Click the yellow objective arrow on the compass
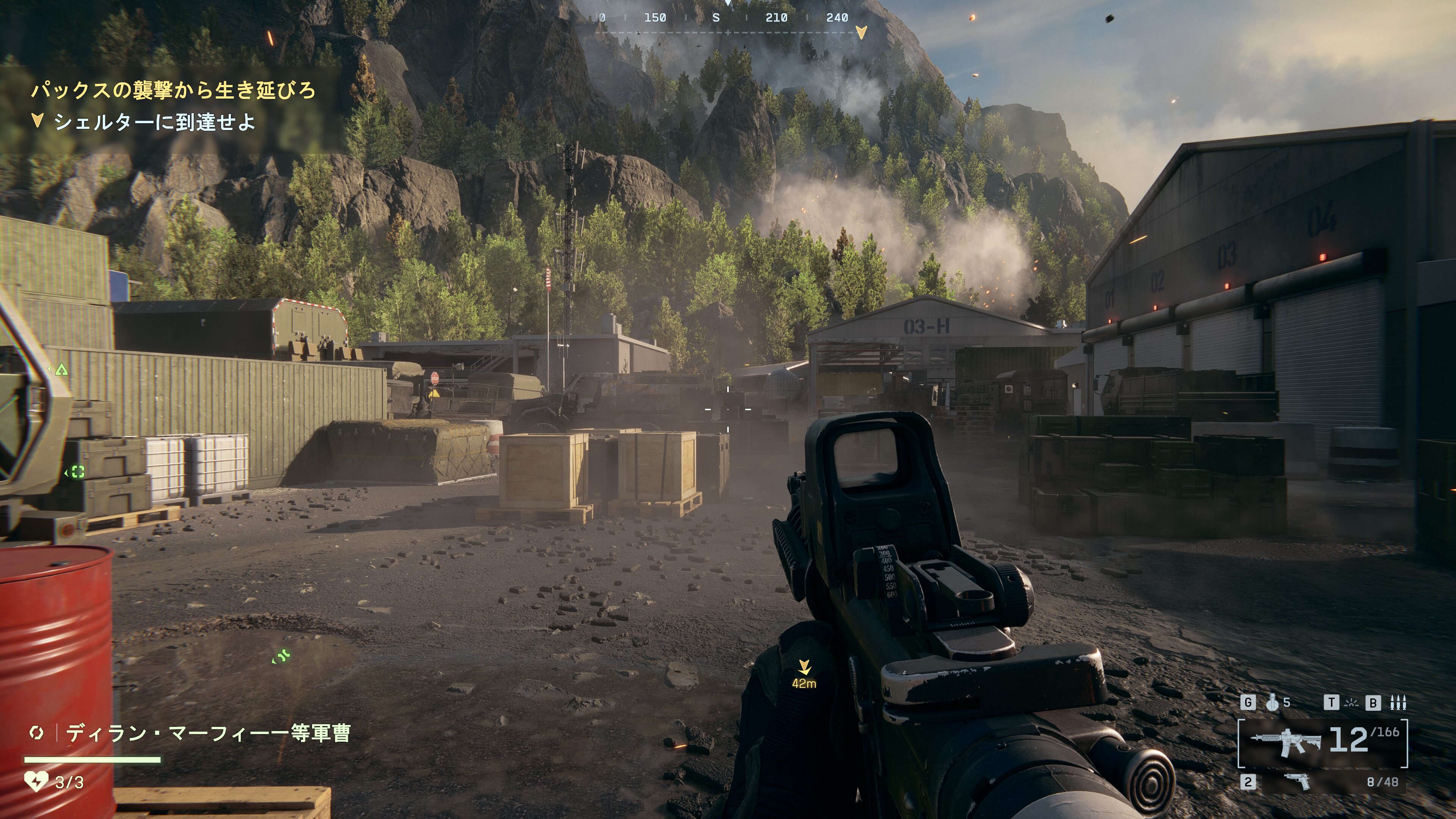 [x=861, y=33]
